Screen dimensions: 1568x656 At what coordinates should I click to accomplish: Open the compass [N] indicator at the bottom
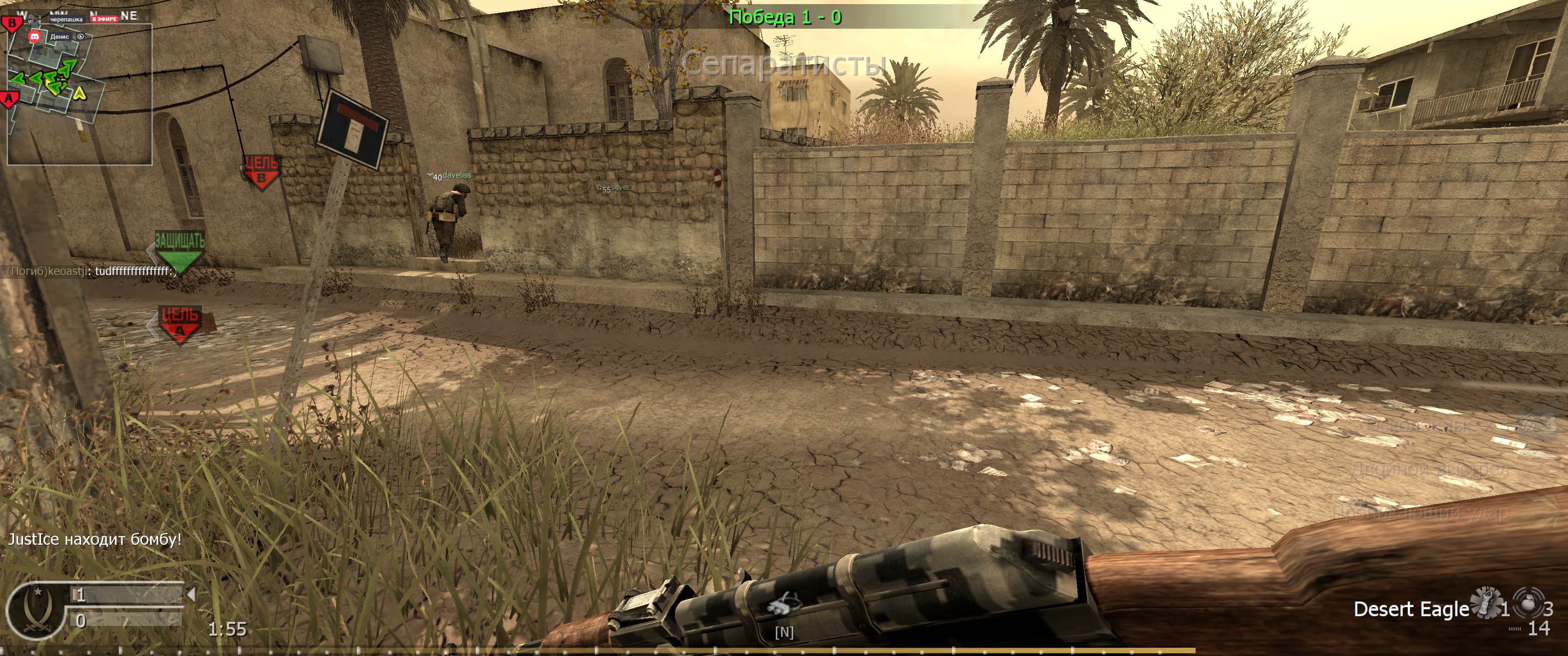point(785,633)
